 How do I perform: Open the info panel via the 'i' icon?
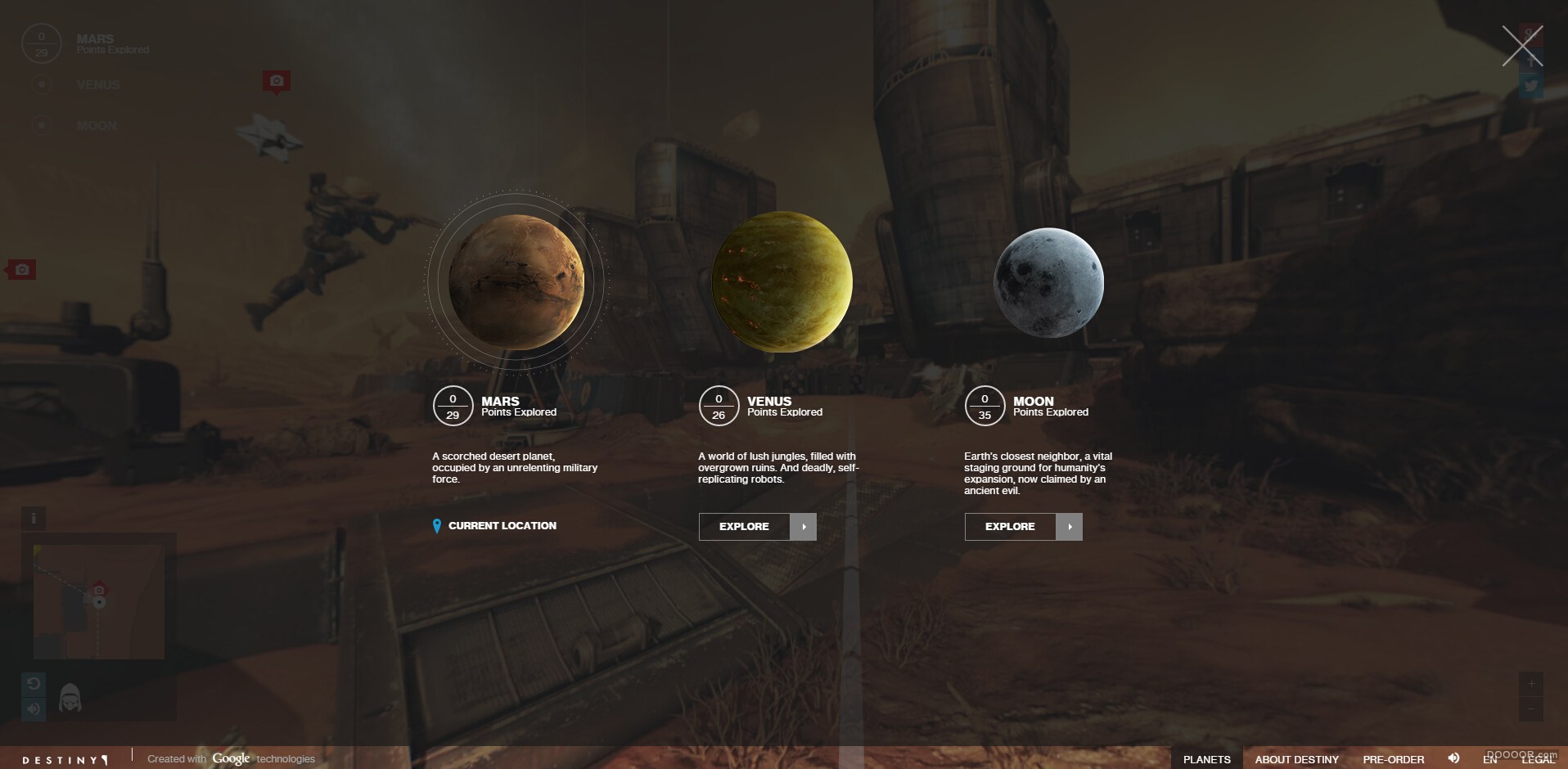(x=34, y=518)
